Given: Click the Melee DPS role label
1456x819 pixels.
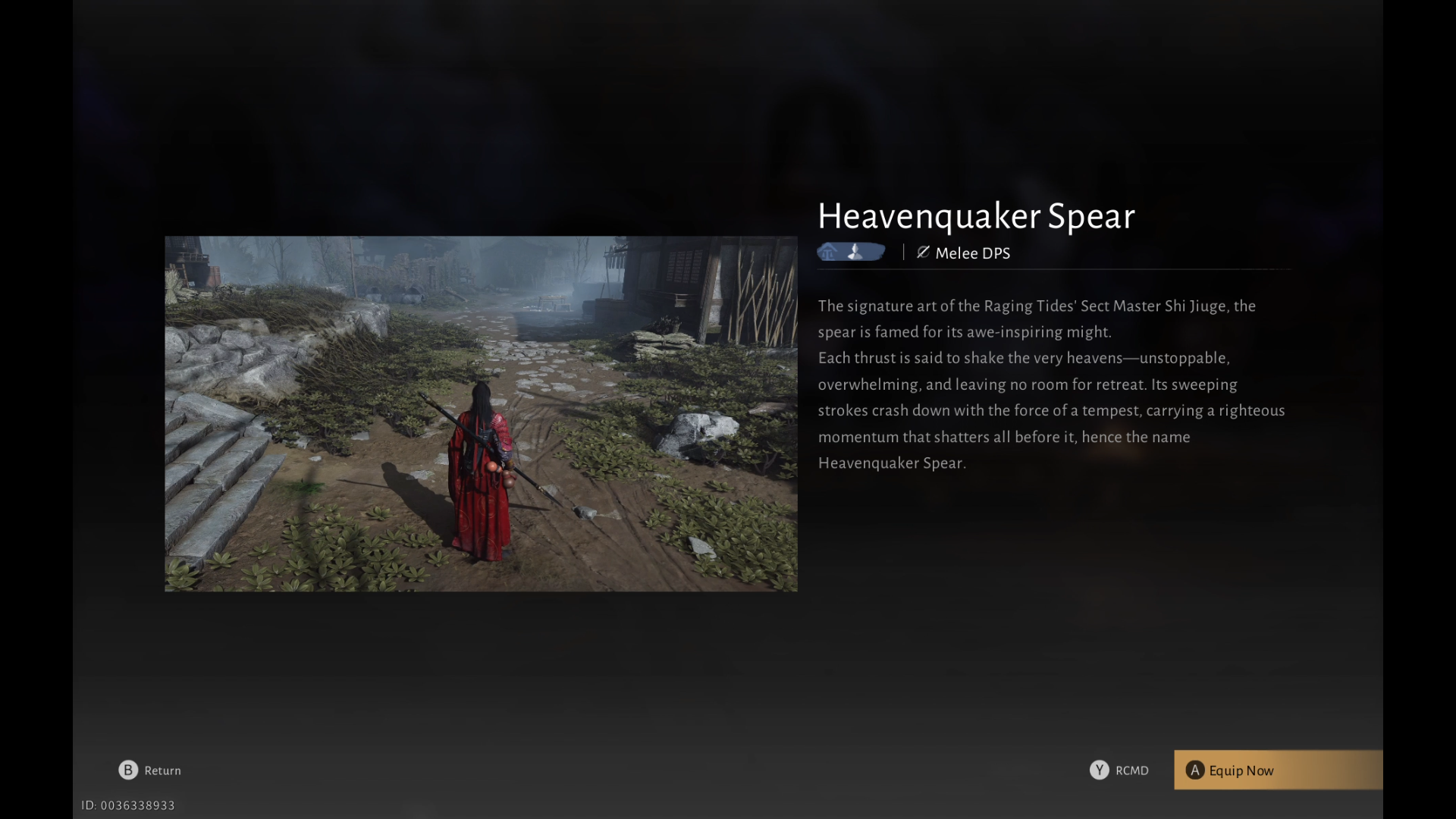Looking at the screenshot, I should click(x=973, y=253).
